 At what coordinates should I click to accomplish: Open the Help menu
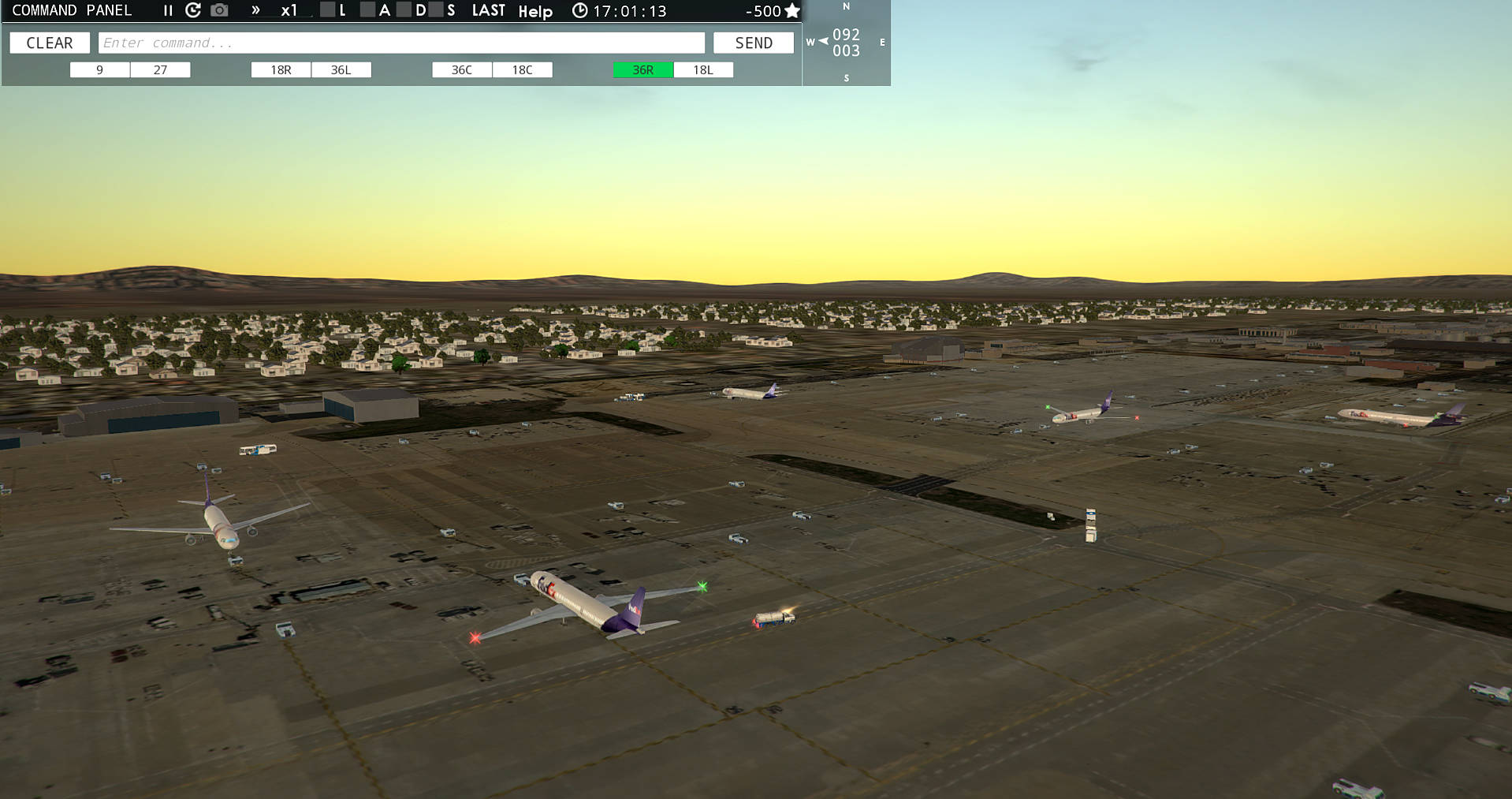pyautogui.click(x=537, y=11)
